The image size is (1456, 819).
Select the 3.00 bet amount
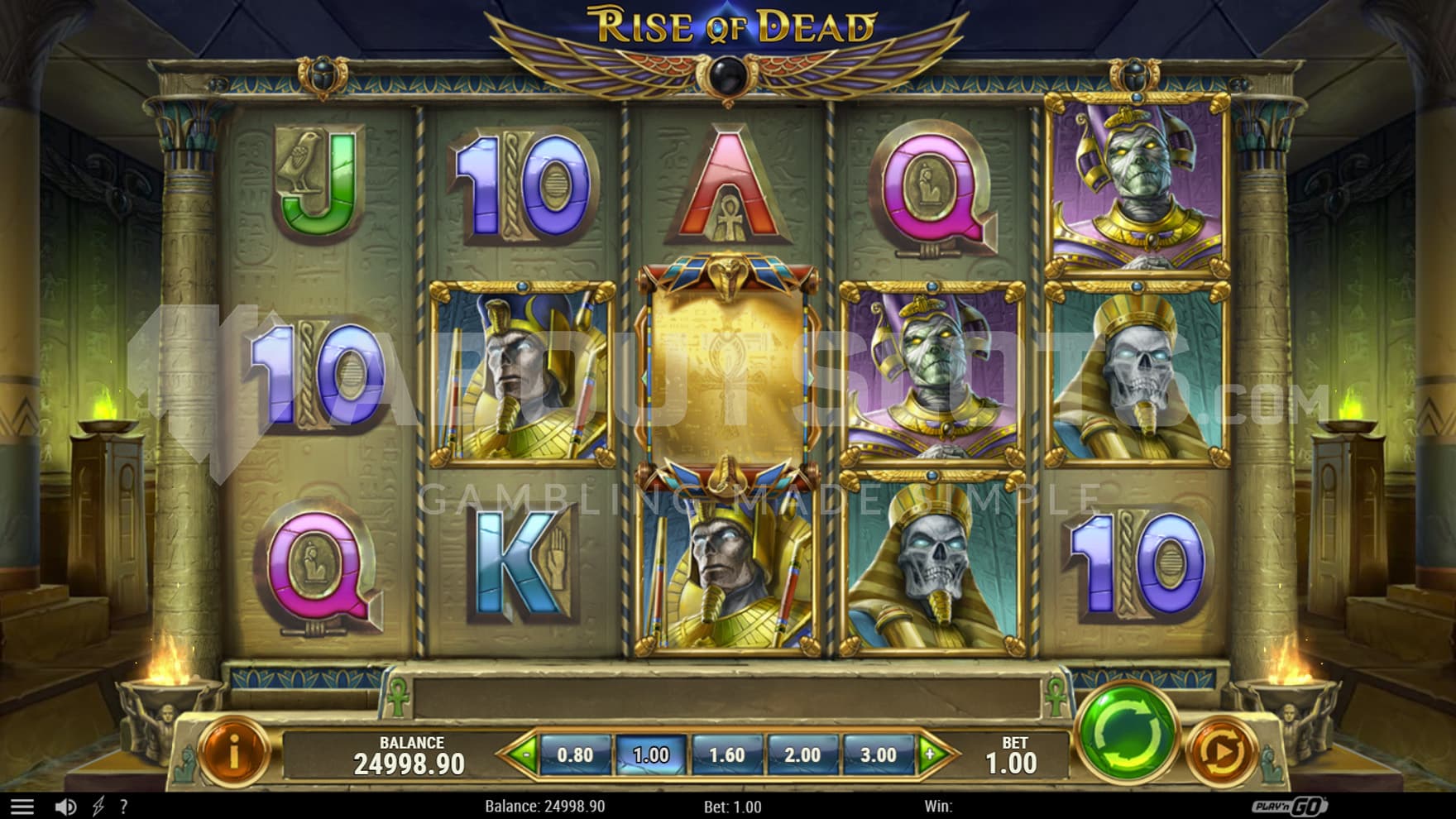point(878,755)
